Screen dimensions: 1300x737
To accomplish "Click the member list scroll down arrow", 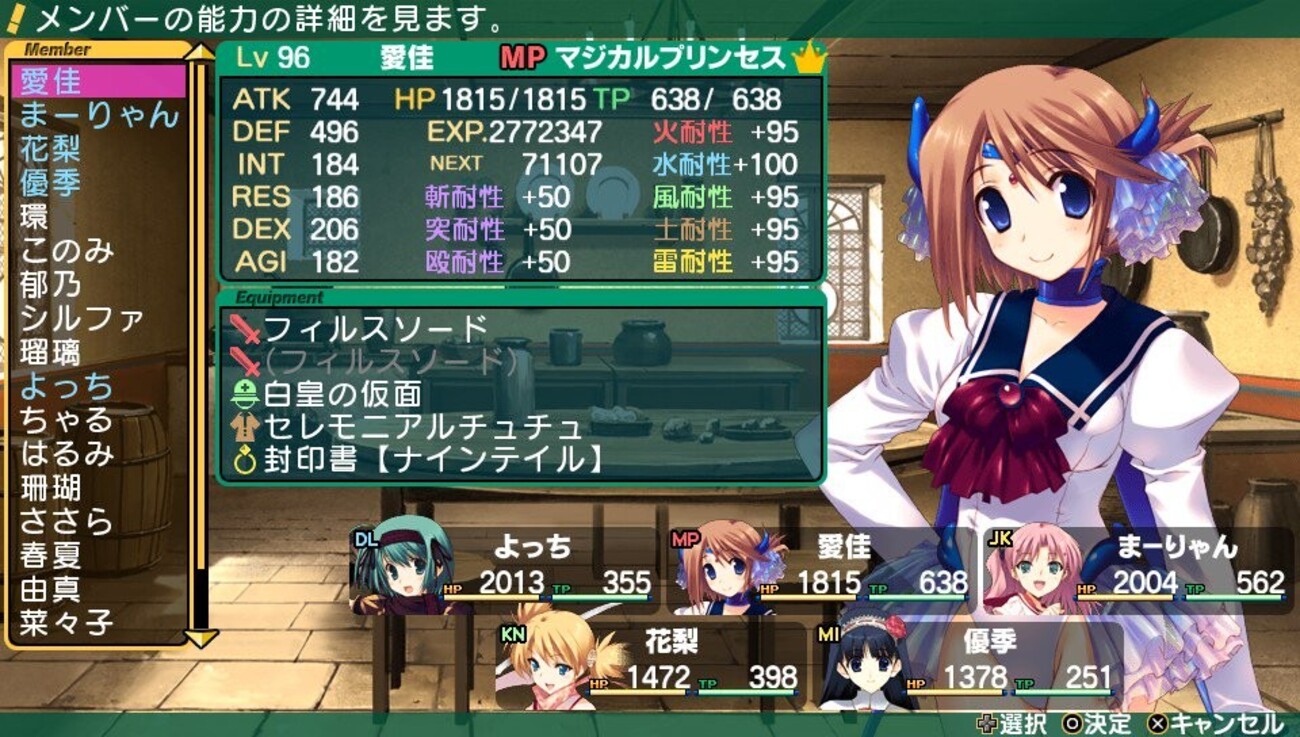I will 201,637.
